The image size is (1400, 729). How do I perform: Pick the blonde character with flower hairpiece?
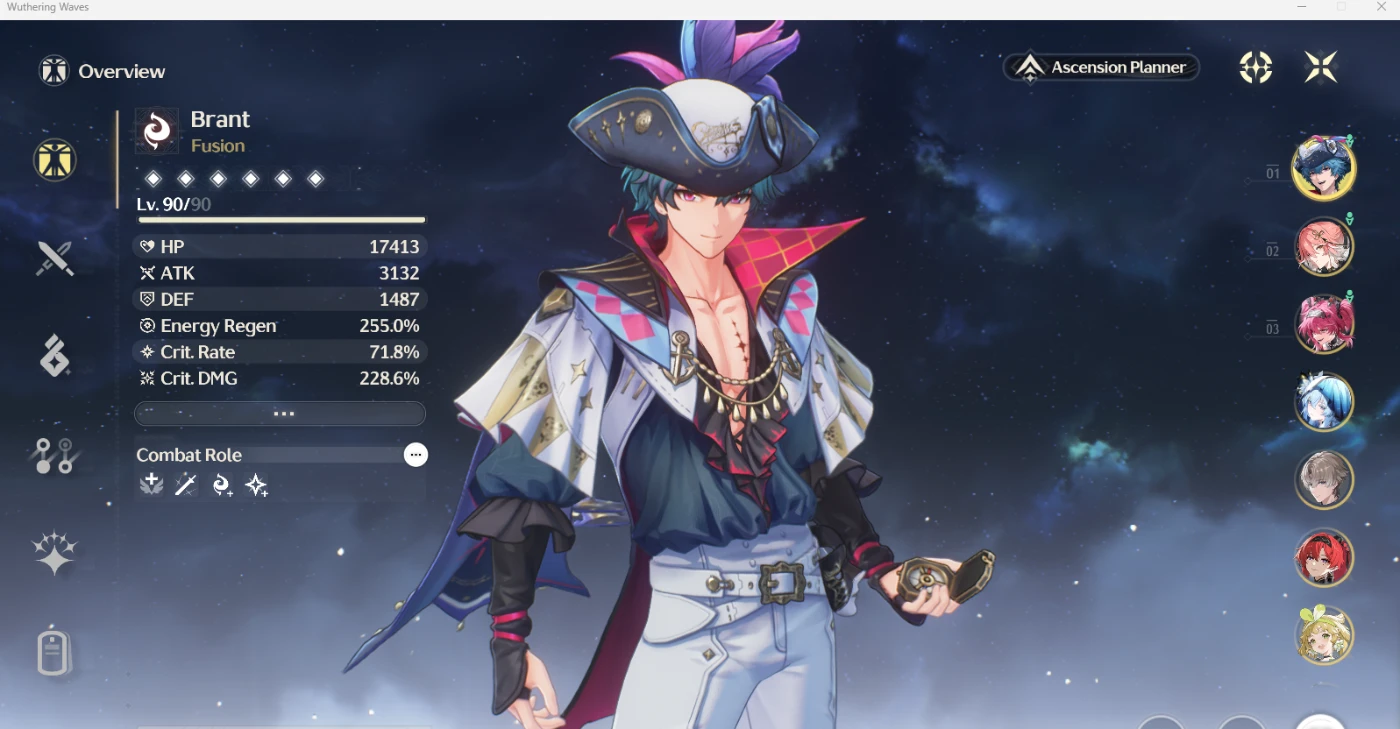tap(1324, 636)
